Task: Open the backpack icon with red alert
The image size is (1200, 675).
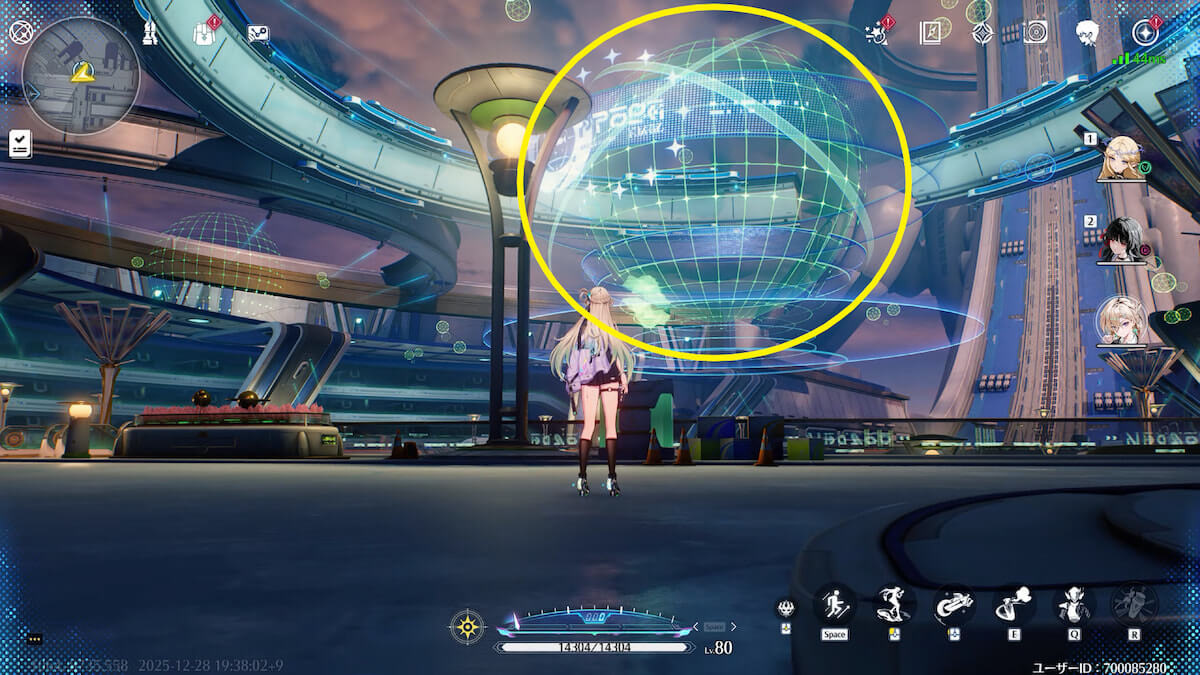Action: pyautogui.click(x=204, y=33)
